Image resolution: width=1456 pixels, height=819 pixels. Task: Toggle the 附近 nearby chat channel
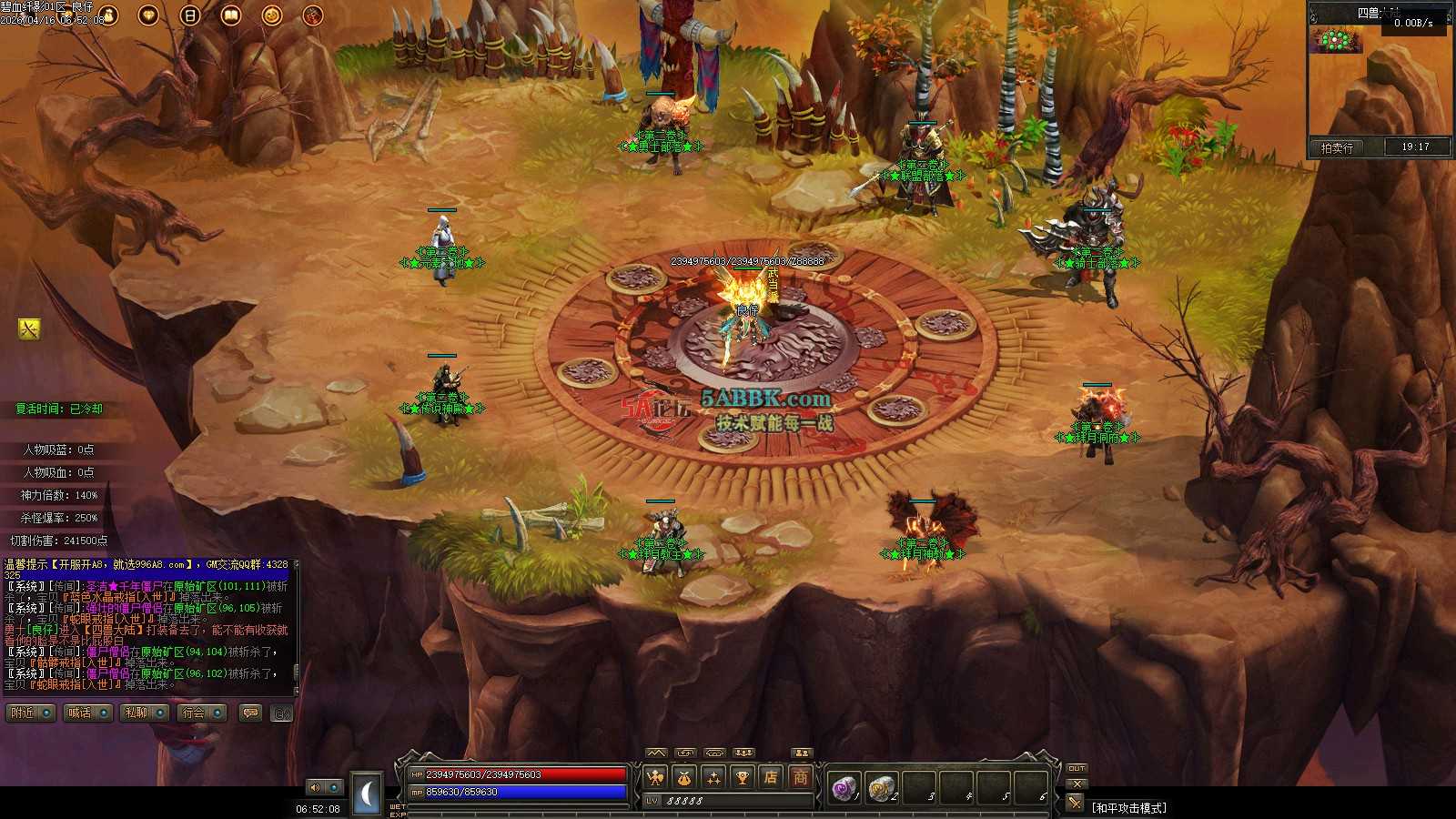point(31,713)
